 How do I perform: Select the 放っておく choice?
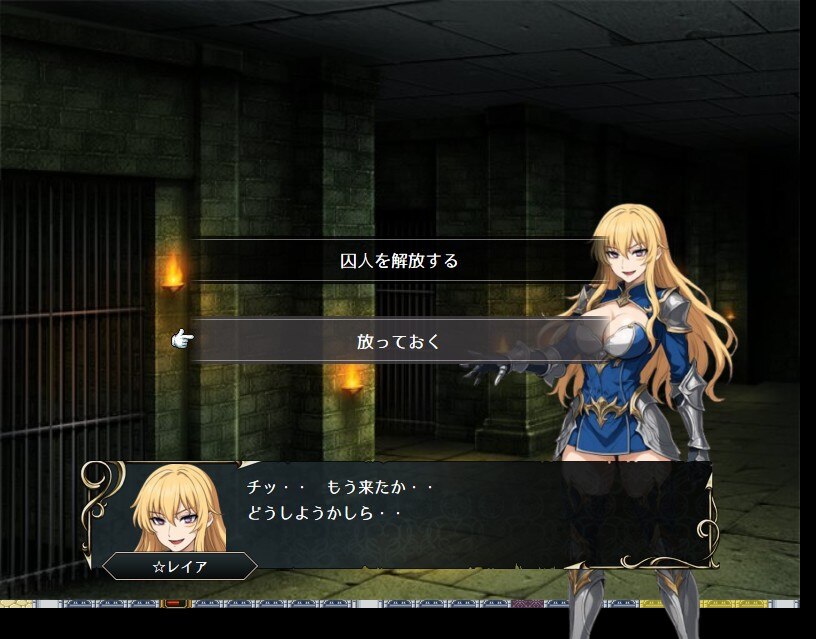click(x=398, y=341)
